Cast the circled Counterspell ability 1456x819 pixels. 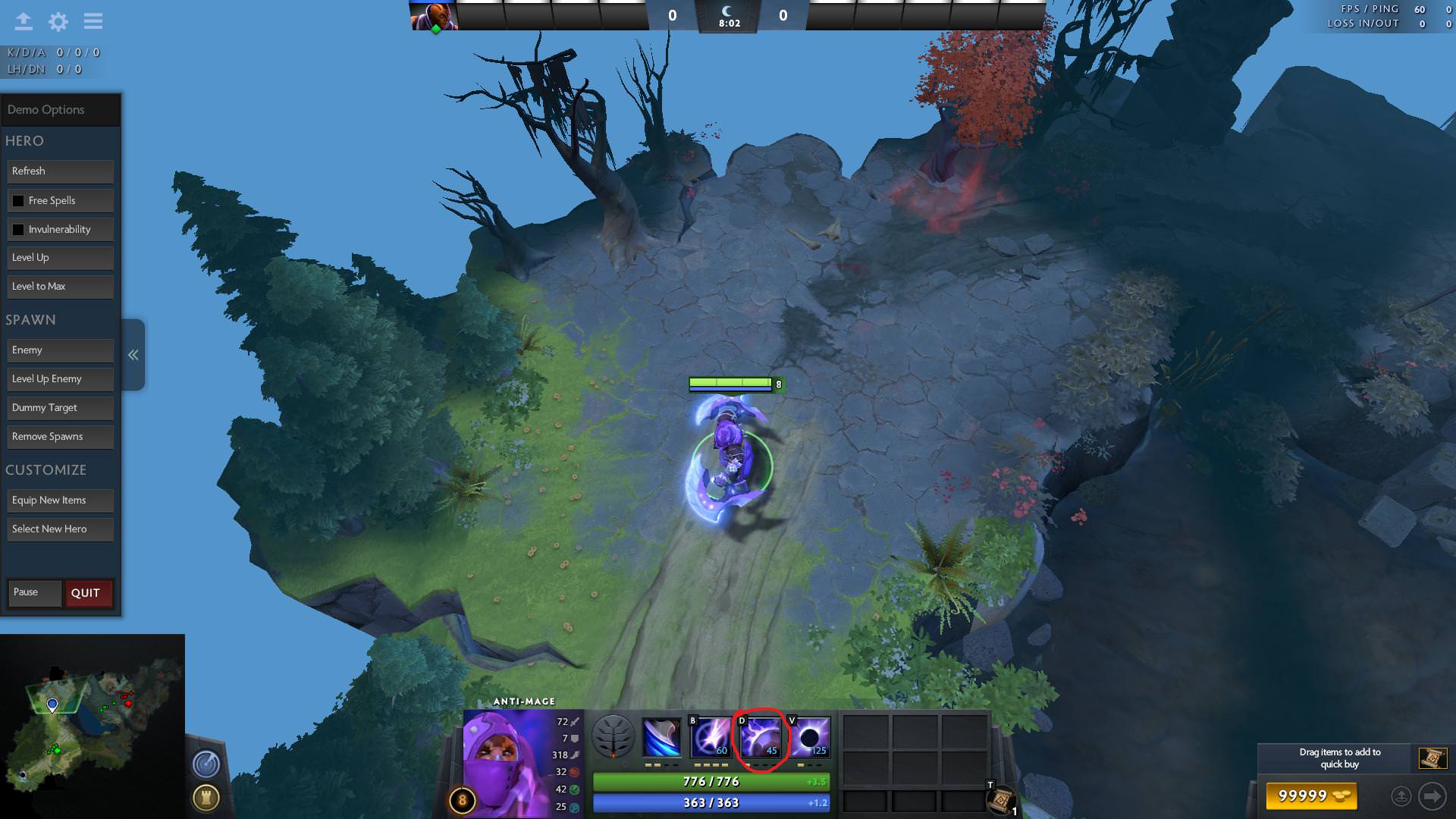click(x=761, y=736)
